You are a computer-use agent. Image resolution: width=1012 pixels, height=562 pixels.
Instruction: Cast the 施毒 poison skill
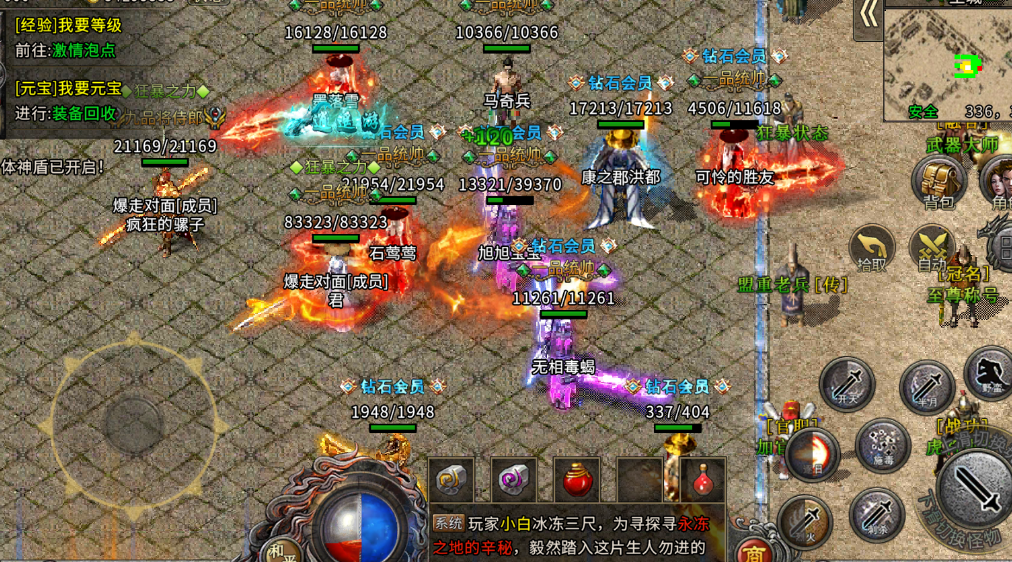pos(882,444)
